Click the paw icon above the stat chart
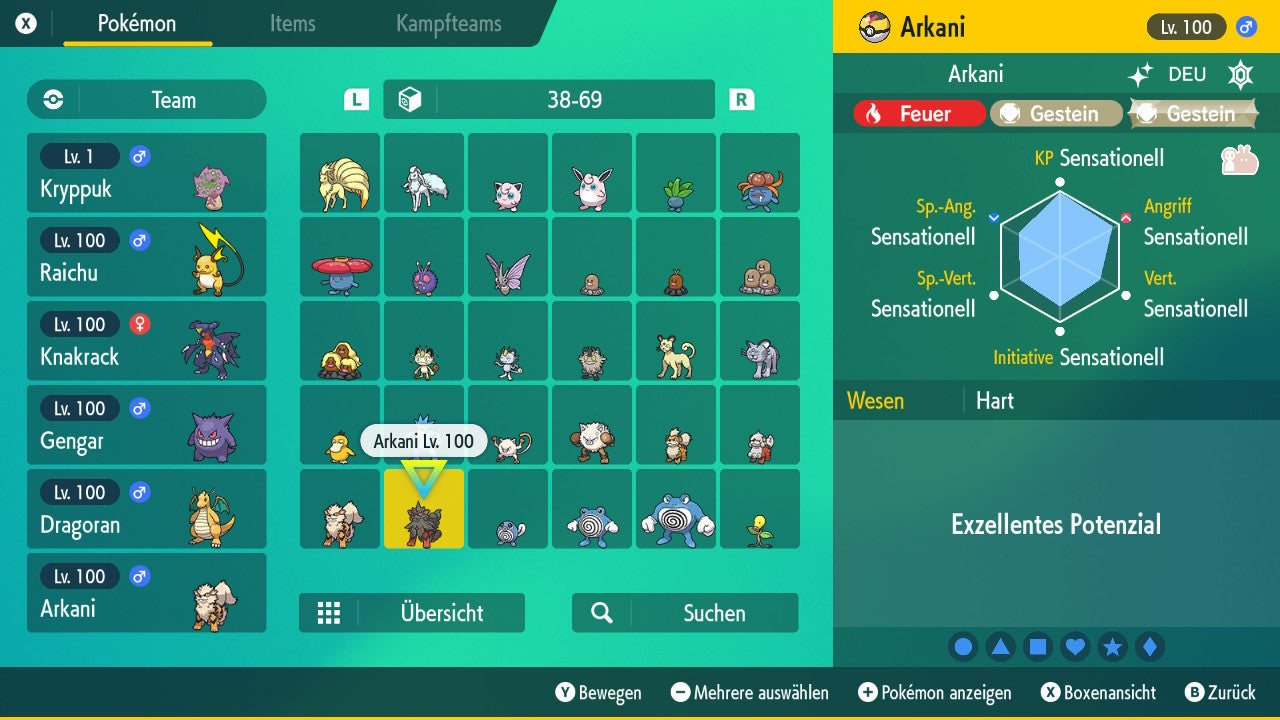1280x720 pixels. (1239, 159)
